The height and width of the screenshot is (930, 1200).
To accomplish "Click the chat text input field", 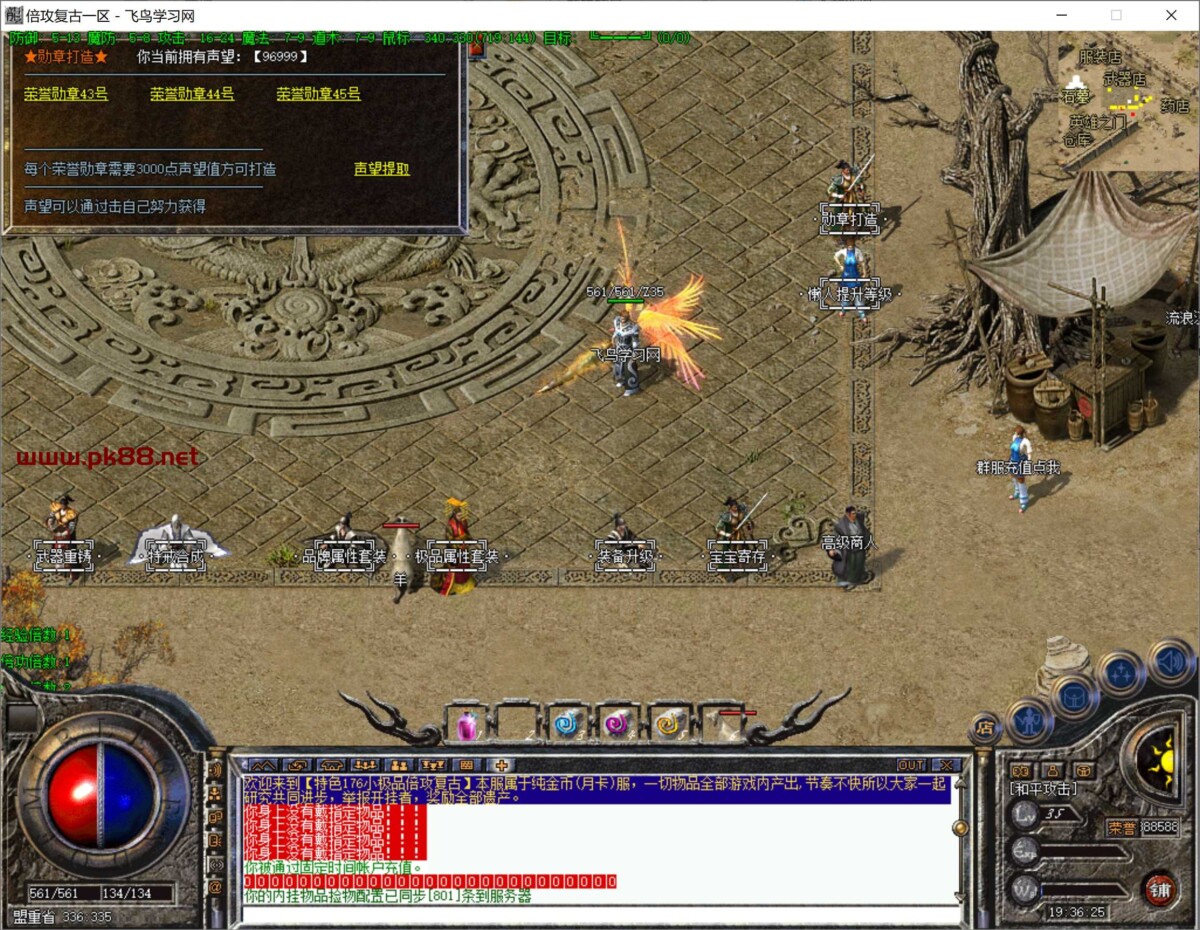I will coord(600,914).
